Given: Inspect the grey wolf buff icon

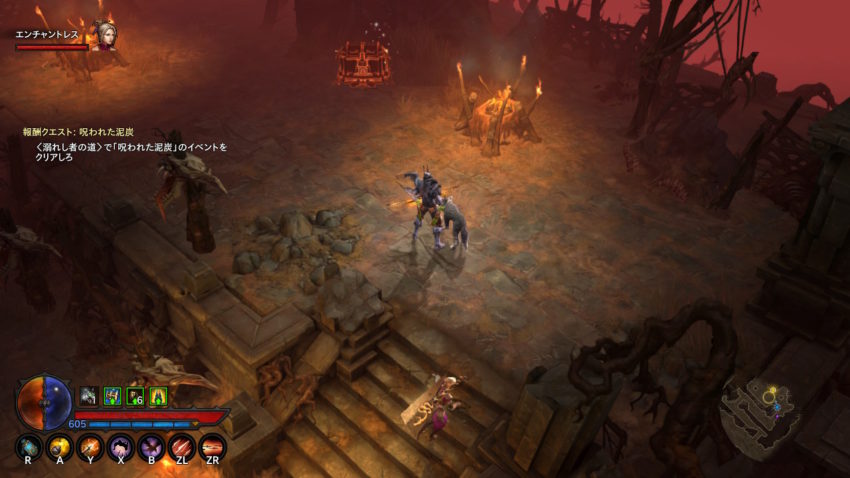Looking at the screenshot, I should point(89,396).
